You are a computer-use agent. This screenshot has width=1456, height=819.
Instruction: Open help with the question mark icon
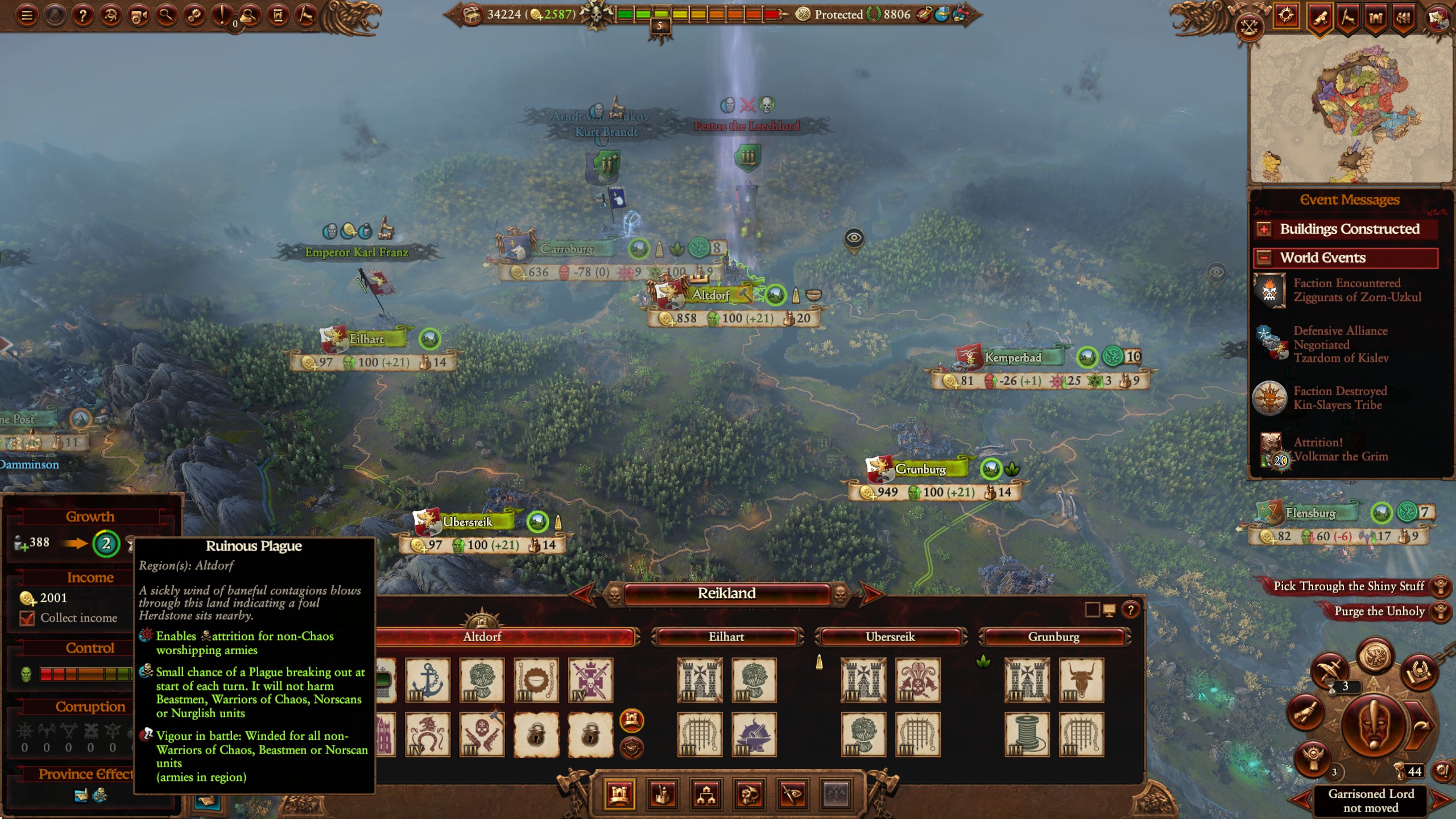[x=83, y=14]
